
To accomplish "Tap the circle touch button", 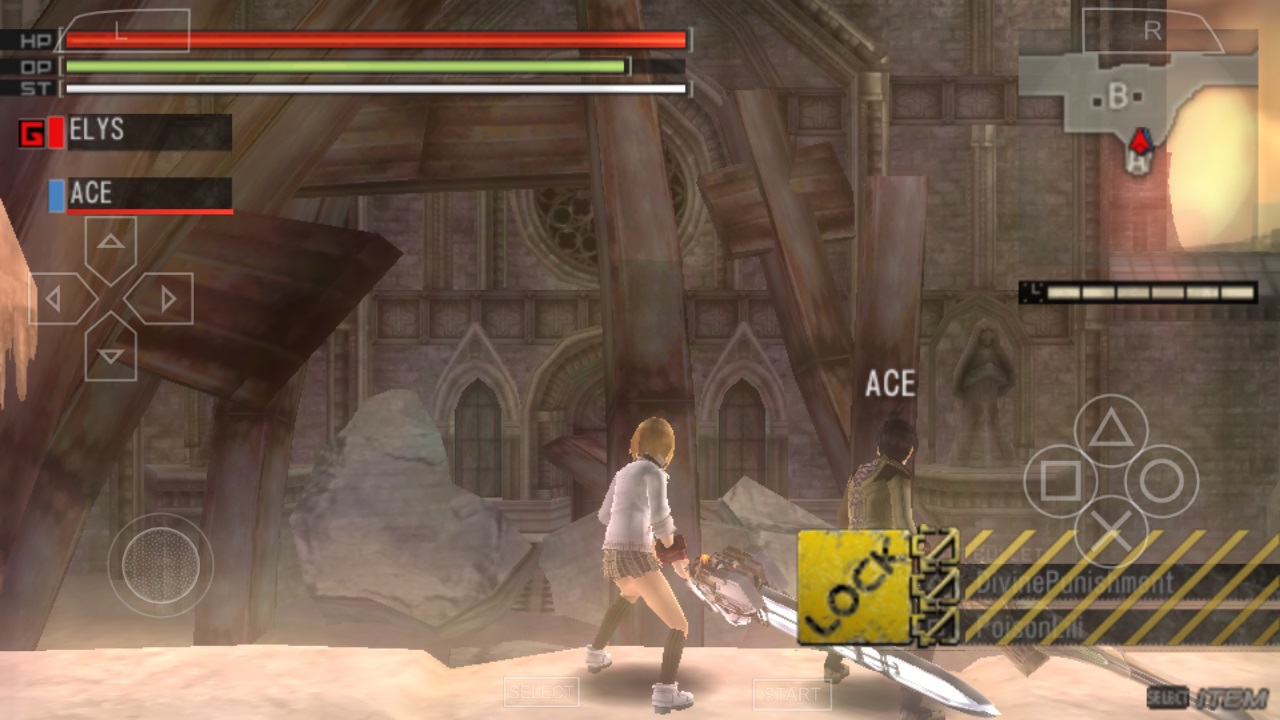I will tap(1161, 482).
